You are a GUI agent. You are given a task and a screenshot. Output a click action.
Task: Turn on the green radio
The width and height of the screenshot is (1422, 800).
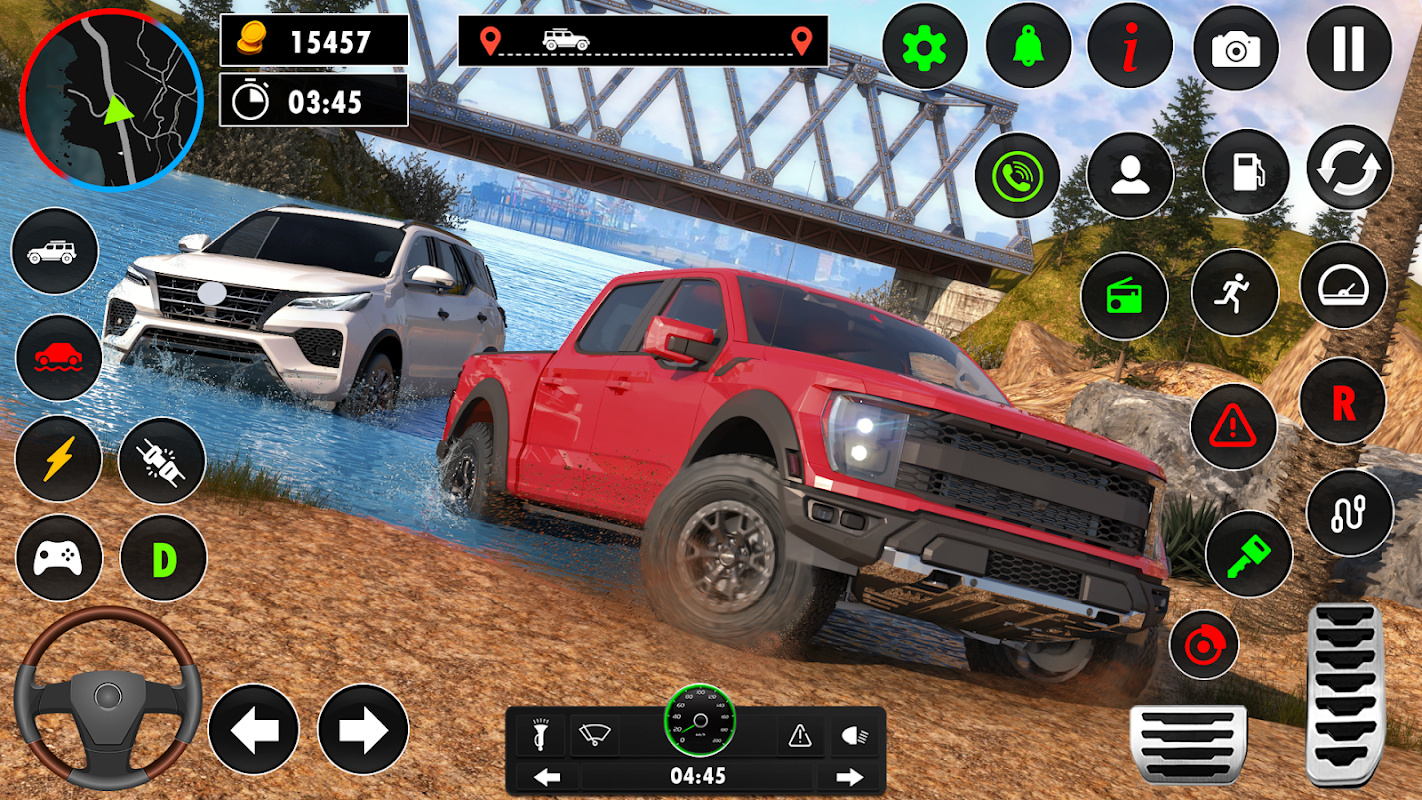coord(1124,296)
